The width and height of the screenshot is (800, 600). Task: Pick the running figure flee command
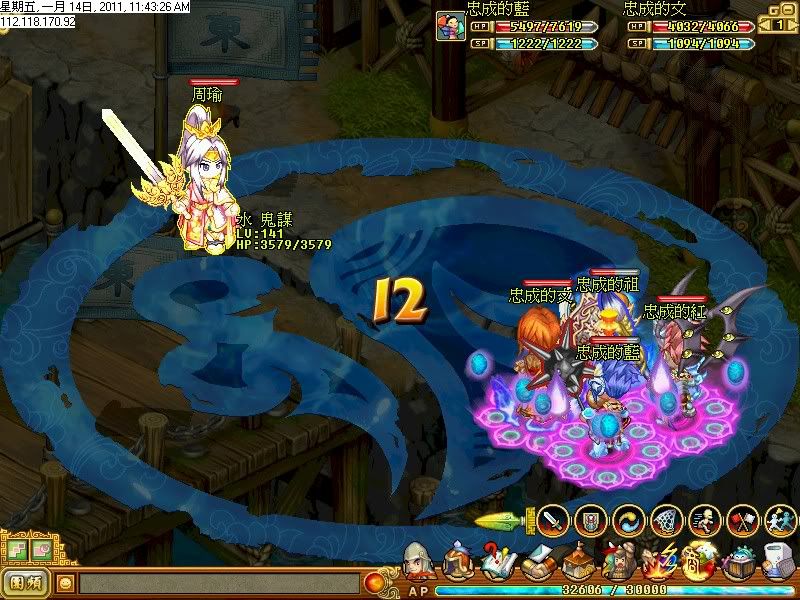705,520
